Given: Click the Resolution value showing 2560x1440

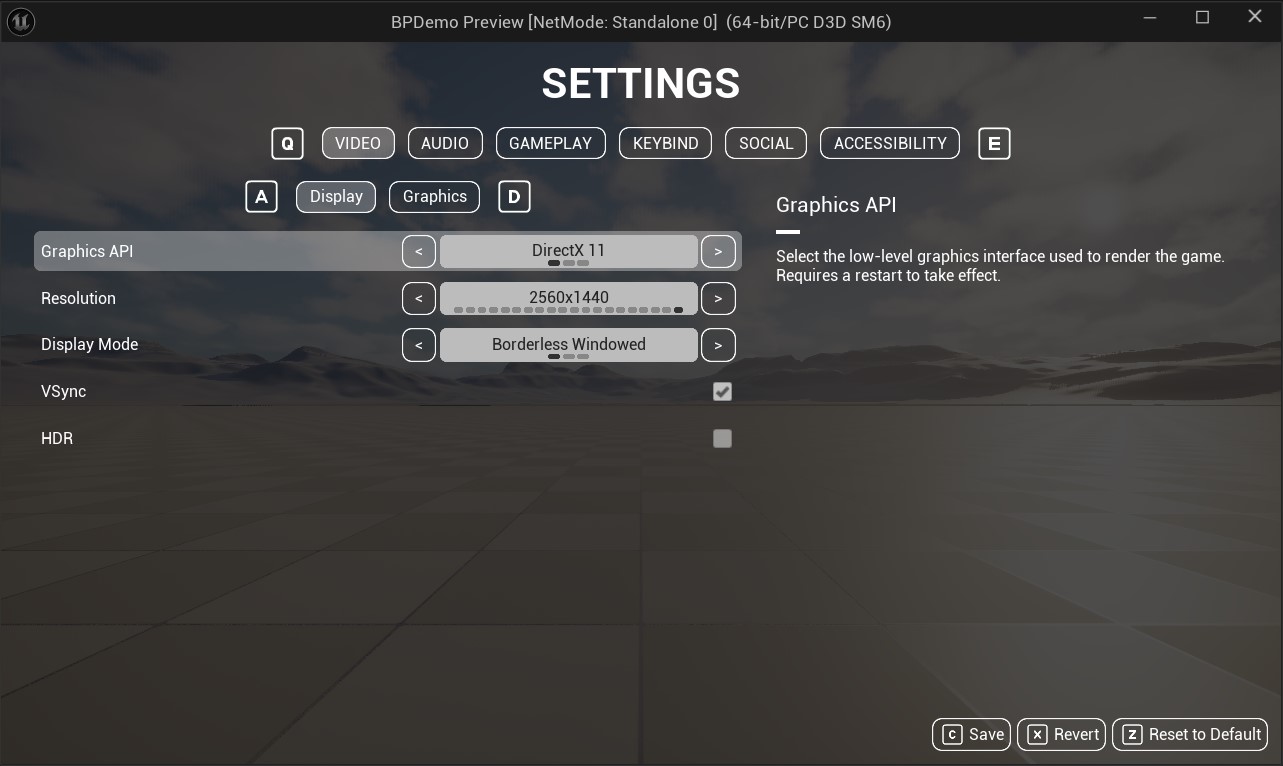Looking at the screenshot, I should pos(568,298).
